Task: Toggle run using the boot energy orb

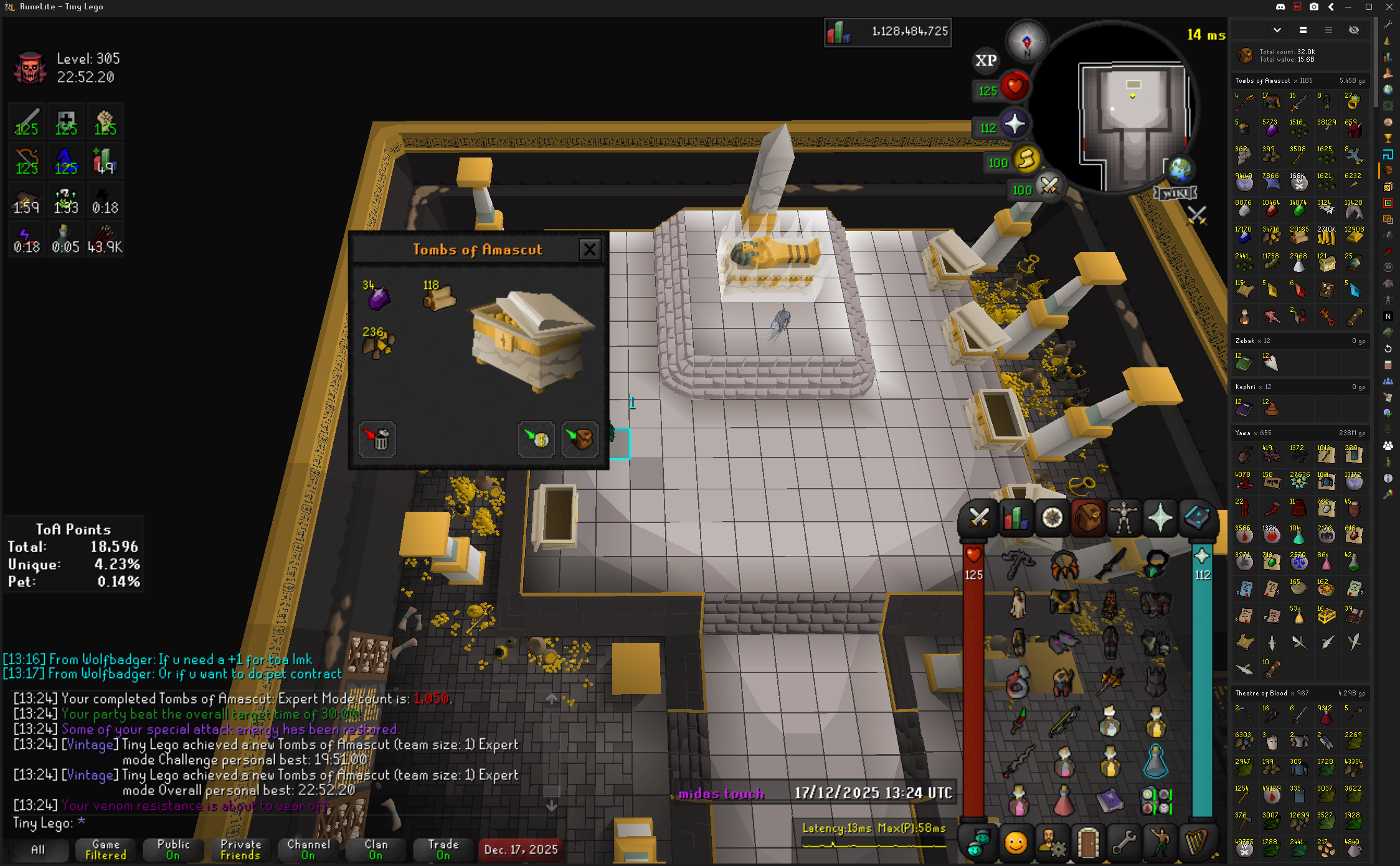Action: coord(1026,160)
